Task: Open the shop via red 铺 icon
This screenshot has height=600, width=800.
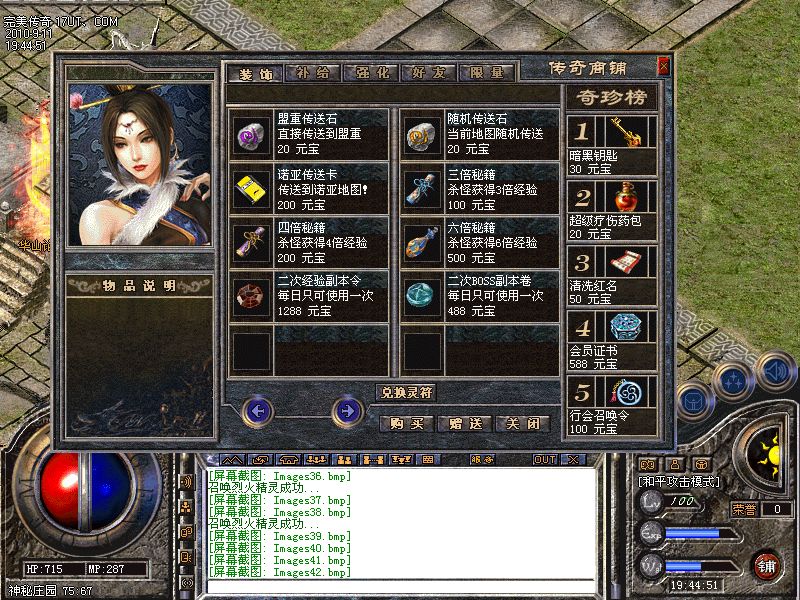Action: (767, 566)
